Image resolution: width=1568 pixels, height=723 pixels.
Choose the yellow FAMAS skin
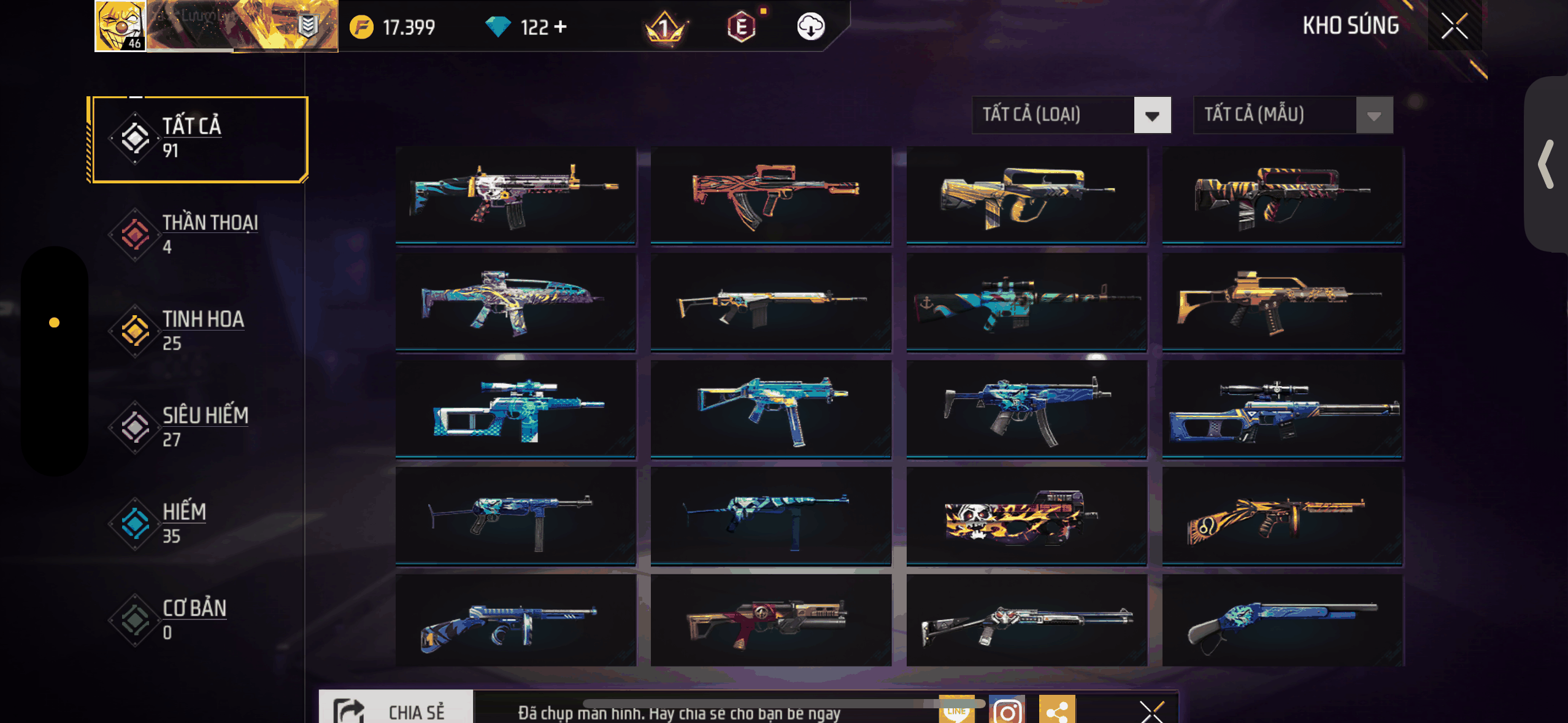tap(1026, 195)
